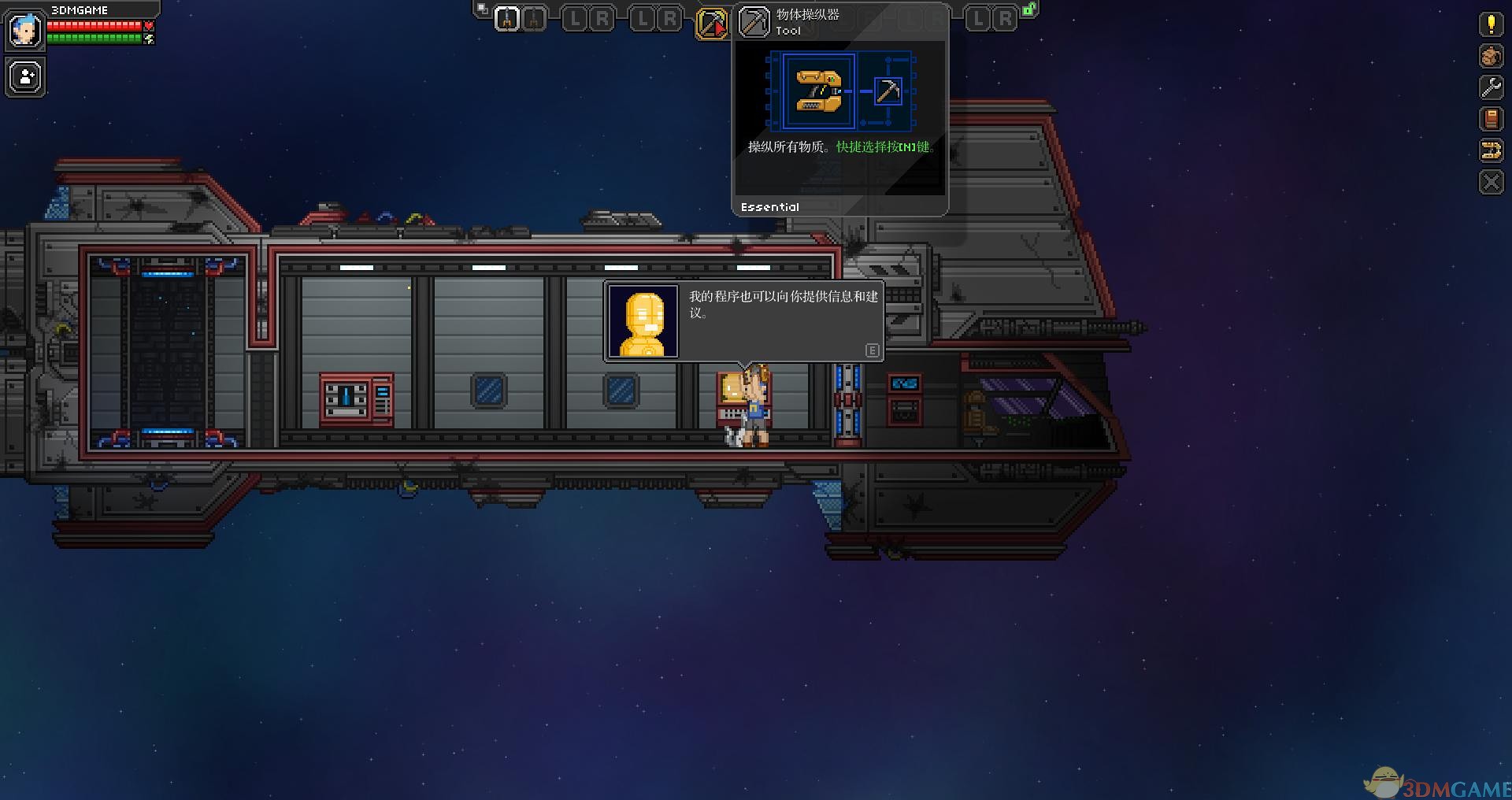
Task: Open the matter manipulator upgrade icon
Action: point(1490,150)
